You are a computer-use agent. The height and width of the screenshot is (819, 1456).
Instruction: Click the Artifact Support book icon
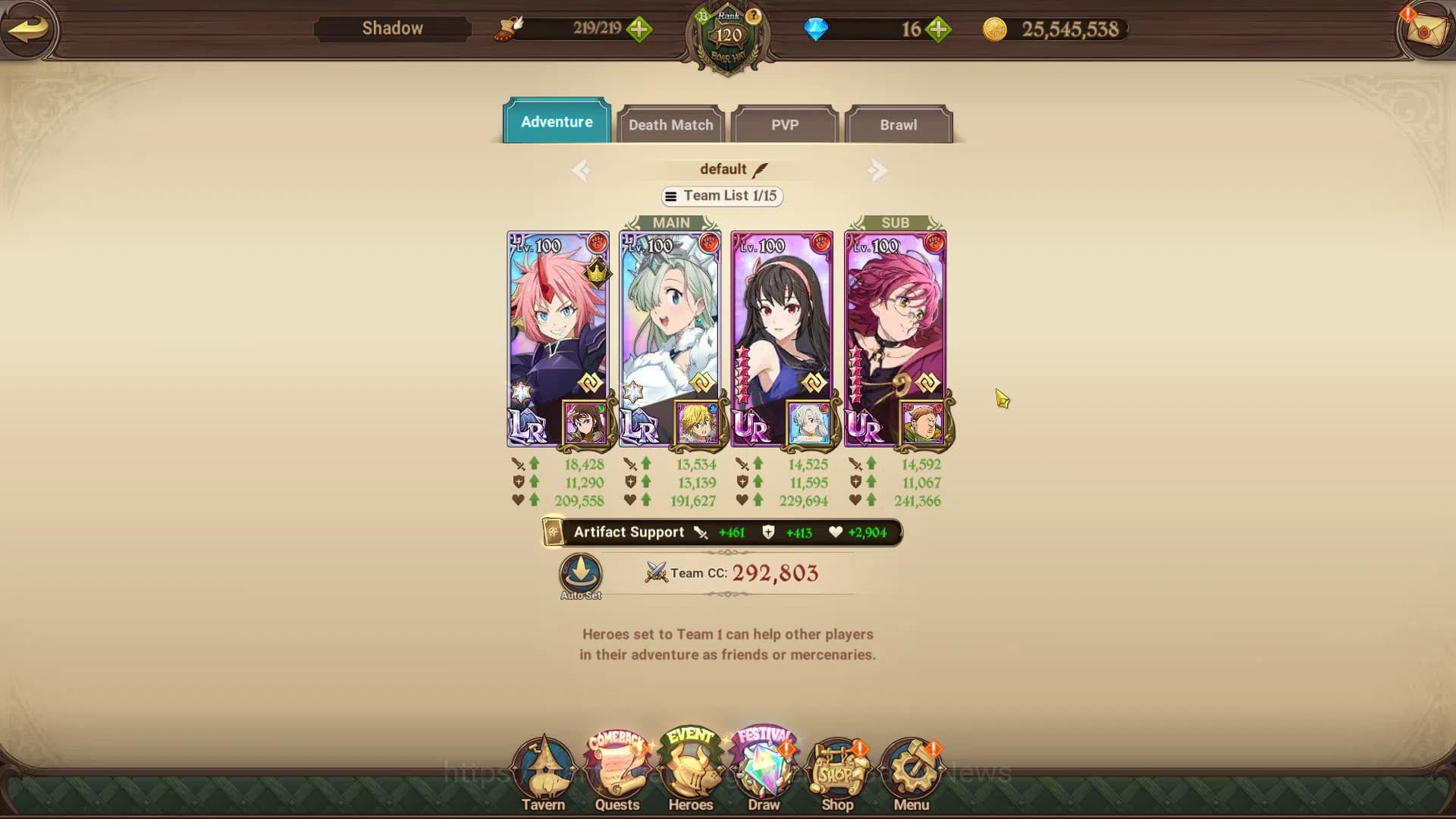553,532
